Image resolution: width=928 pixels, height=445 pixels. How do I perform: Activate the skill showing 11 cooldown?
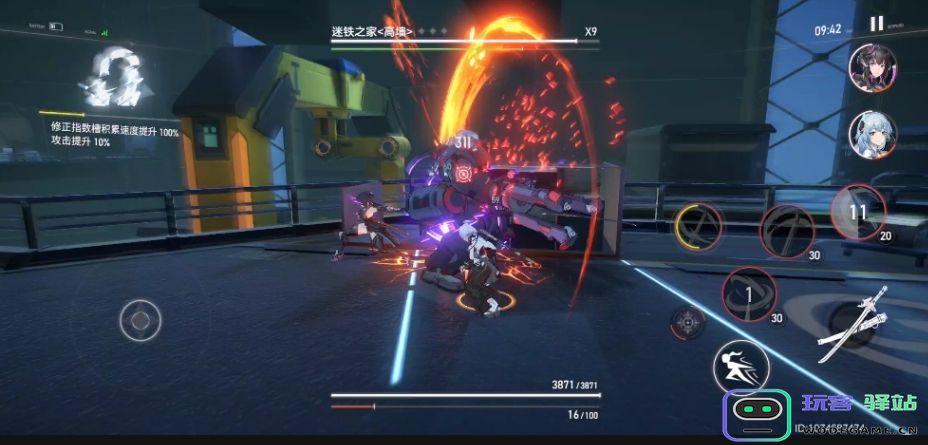click(x=857, y=212)
